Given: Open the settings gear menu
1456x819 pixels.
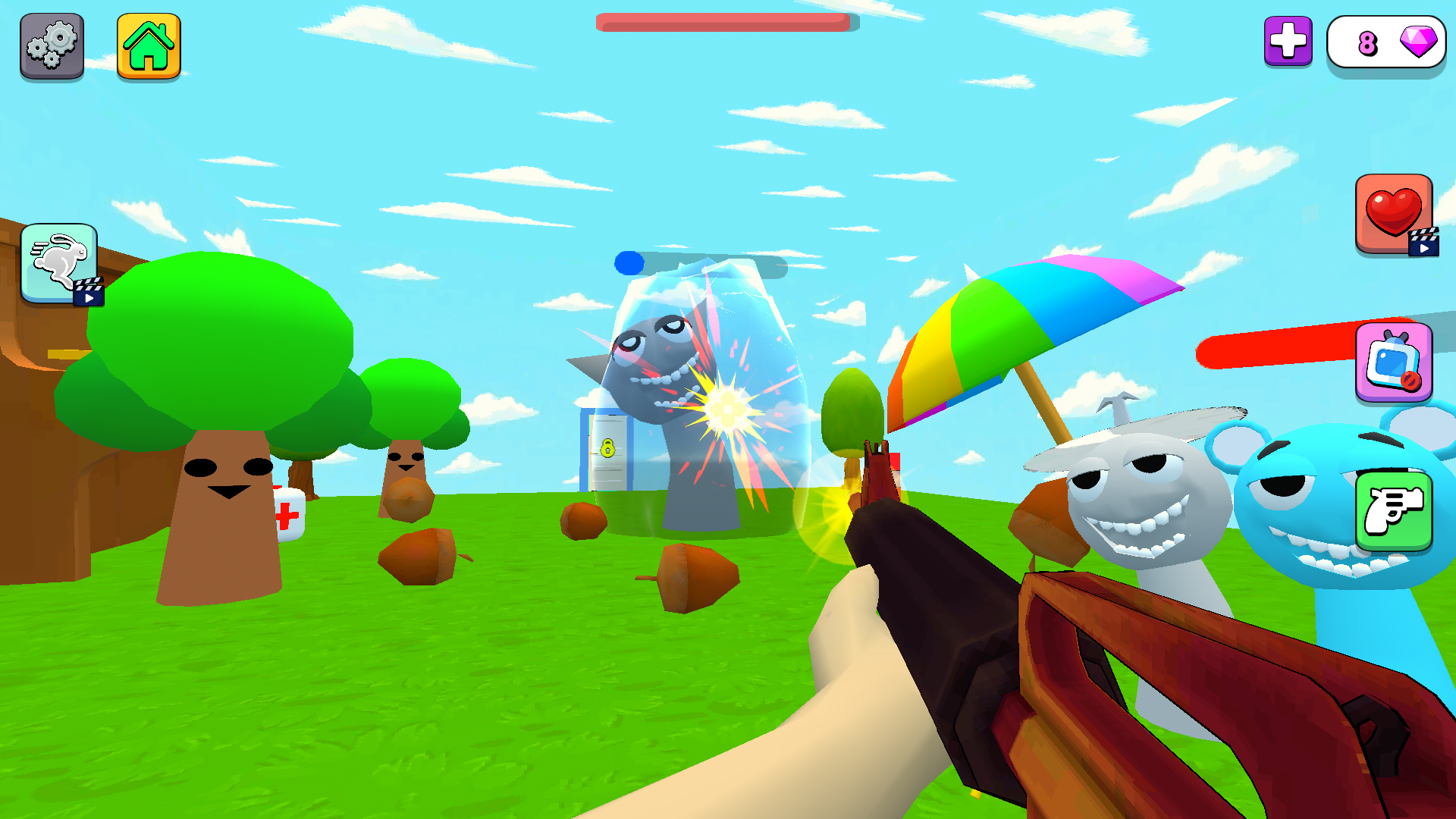Looking at the screenshot, I should (51, 45).
